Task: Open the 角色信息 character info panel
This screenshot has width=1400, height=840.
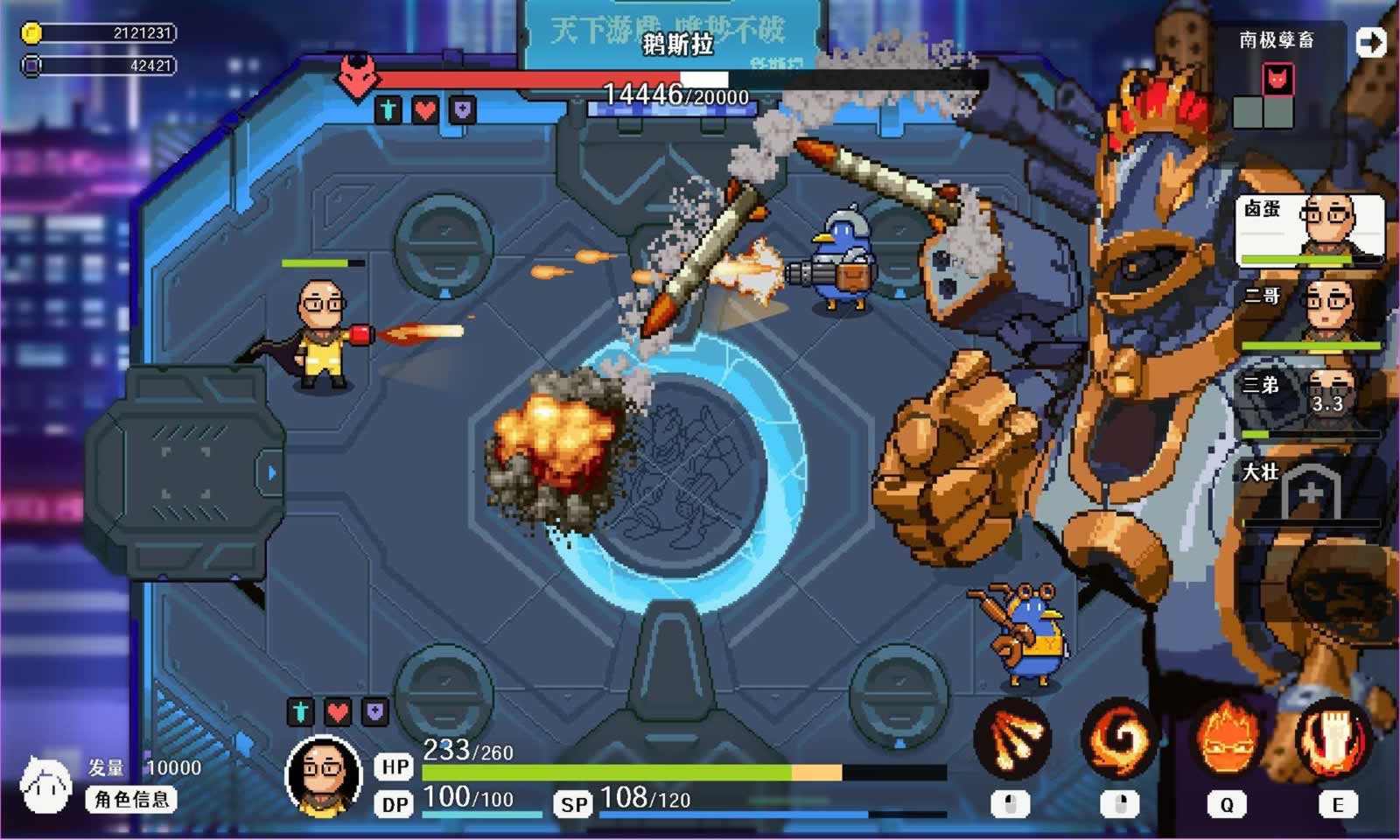Action: (131, 799)
